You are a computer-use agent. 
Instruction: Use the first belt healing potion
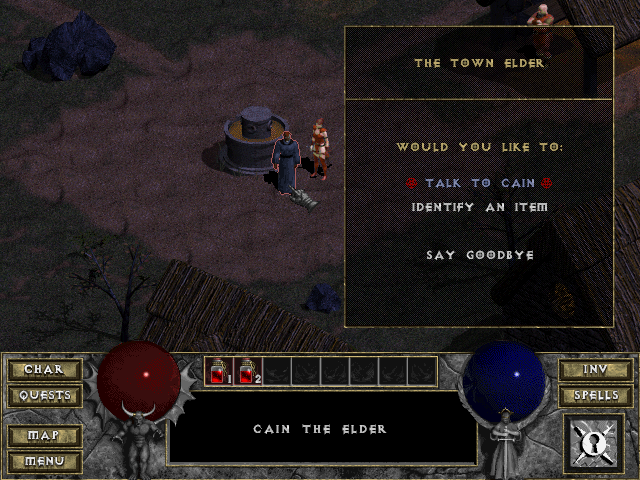219,371
